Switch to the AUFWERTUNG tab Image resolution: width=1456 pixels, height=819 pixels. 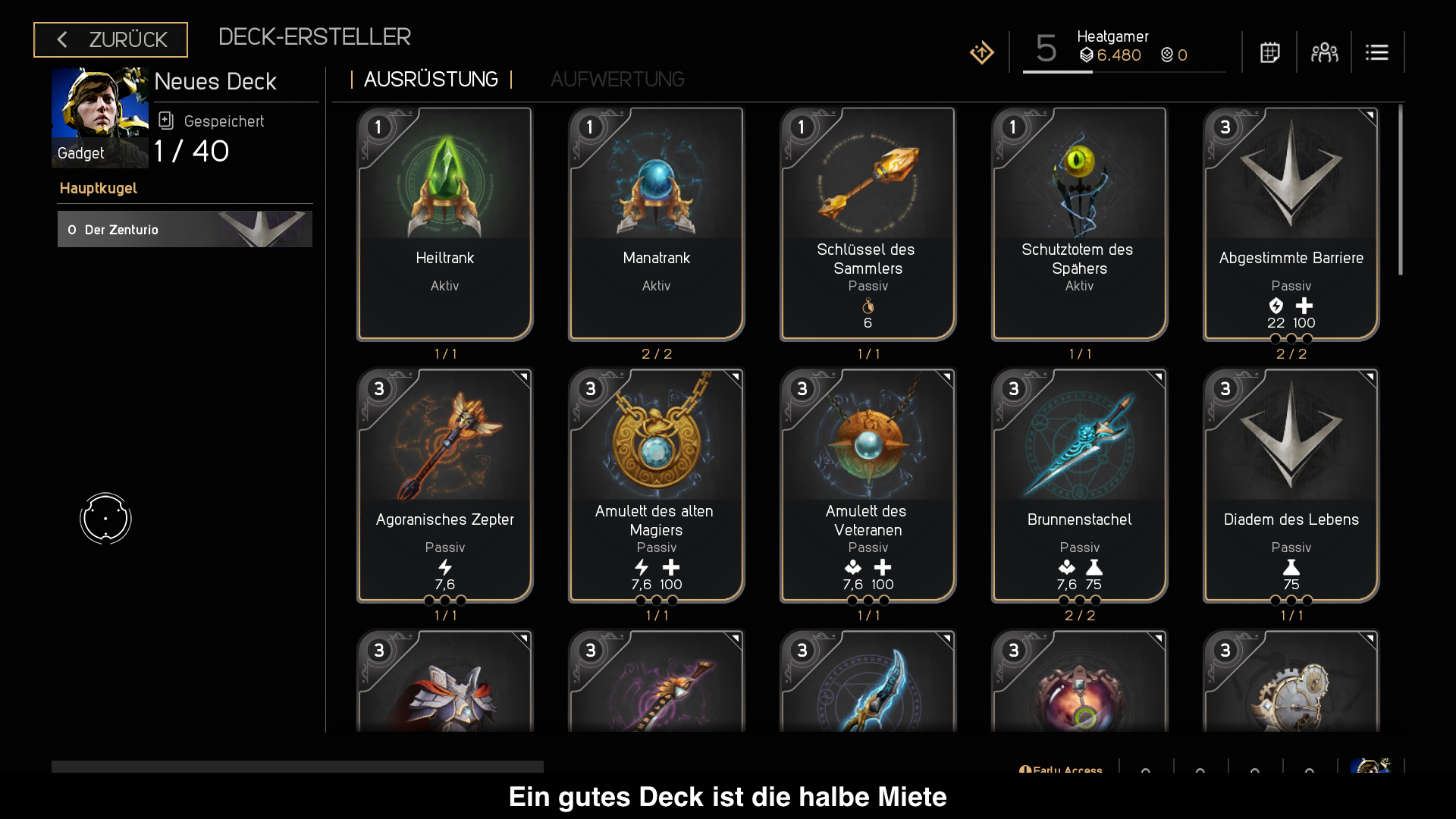pos(617,80)
